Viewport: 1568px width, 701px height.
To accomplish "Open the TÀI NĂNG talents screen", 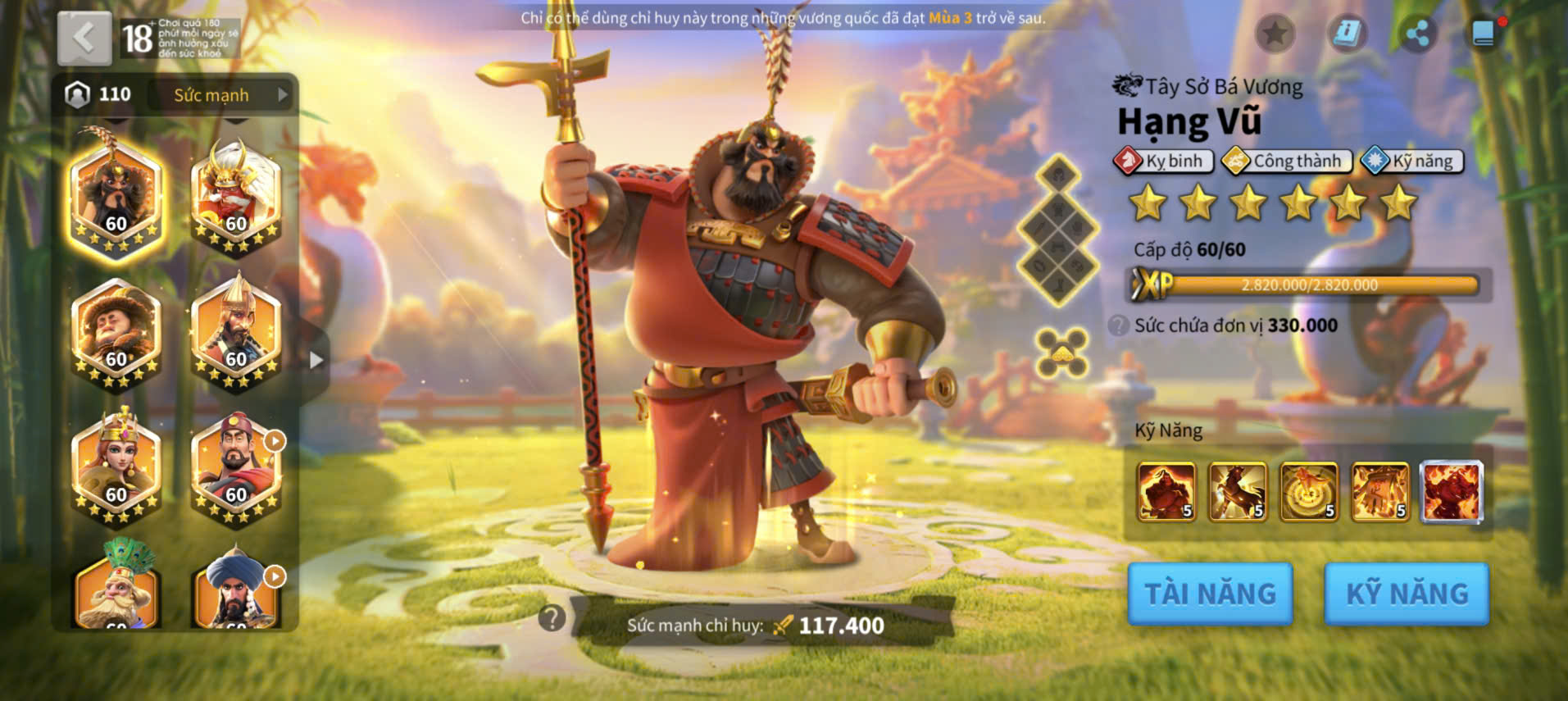I will click(1210, 594).
